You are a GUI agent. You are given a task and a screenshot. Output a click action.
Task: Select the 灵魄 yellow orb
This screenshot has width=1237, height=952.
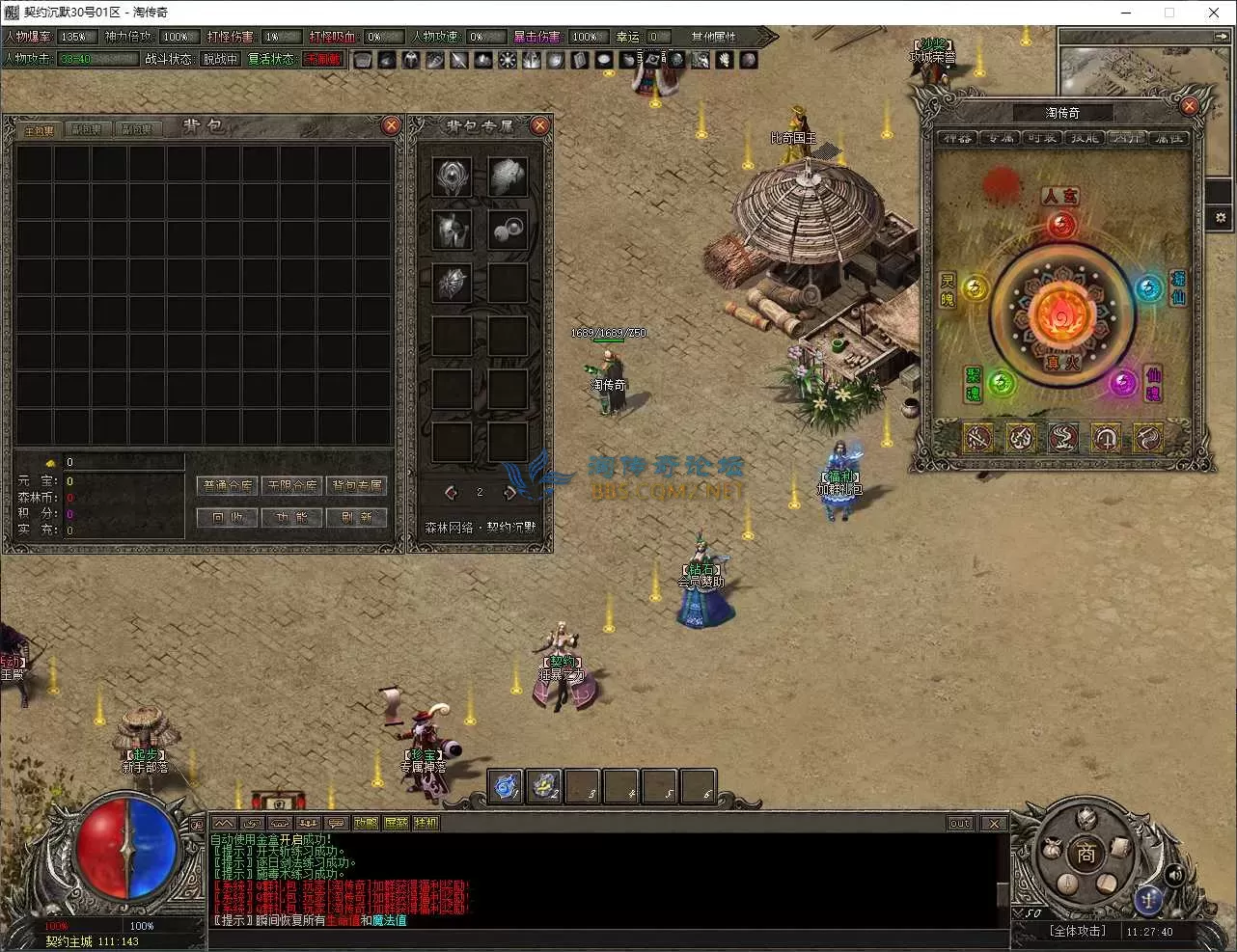976,287
